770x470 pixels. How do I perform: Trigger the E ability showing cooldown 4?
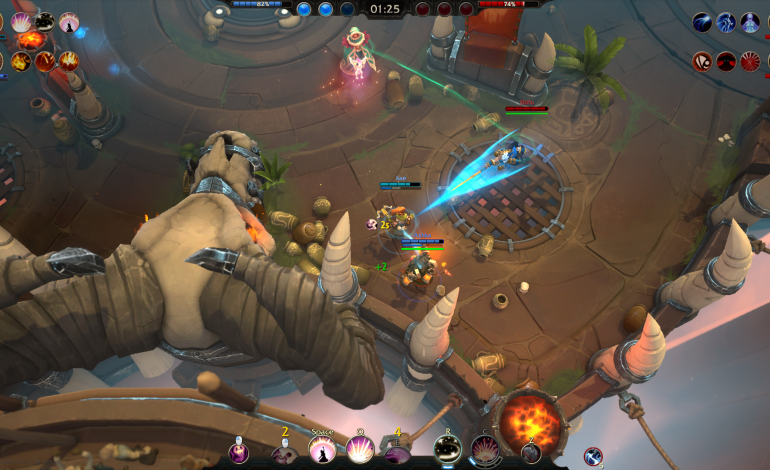pos(397,453)
